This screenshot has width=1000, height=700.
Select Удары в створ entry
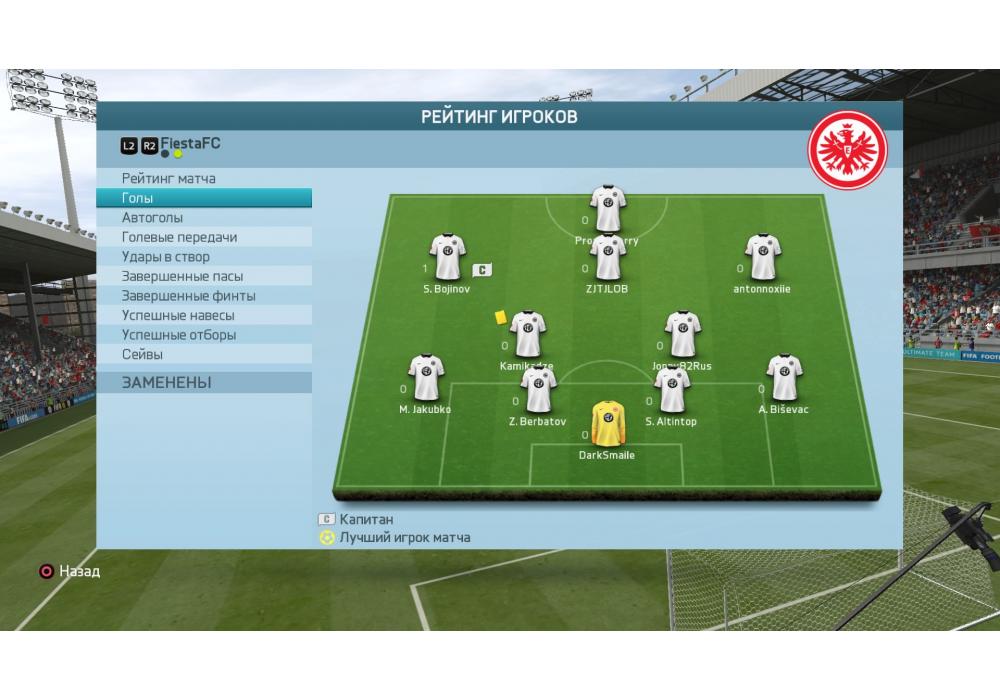pos(165,257)
